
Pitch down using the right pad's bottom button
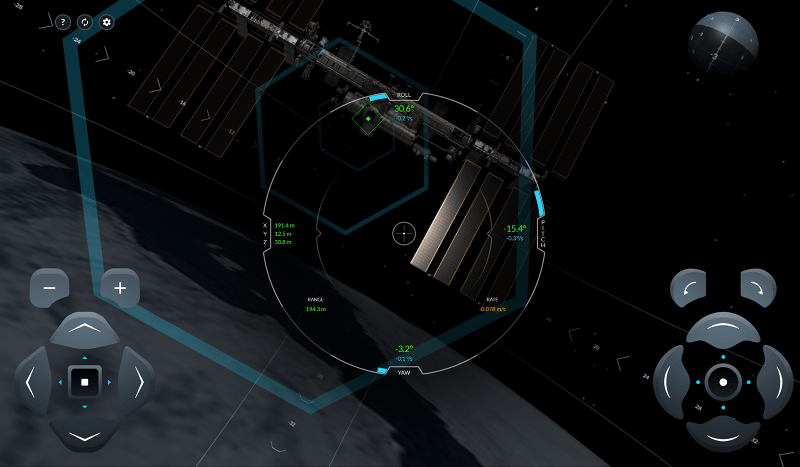tap(722, 435)
